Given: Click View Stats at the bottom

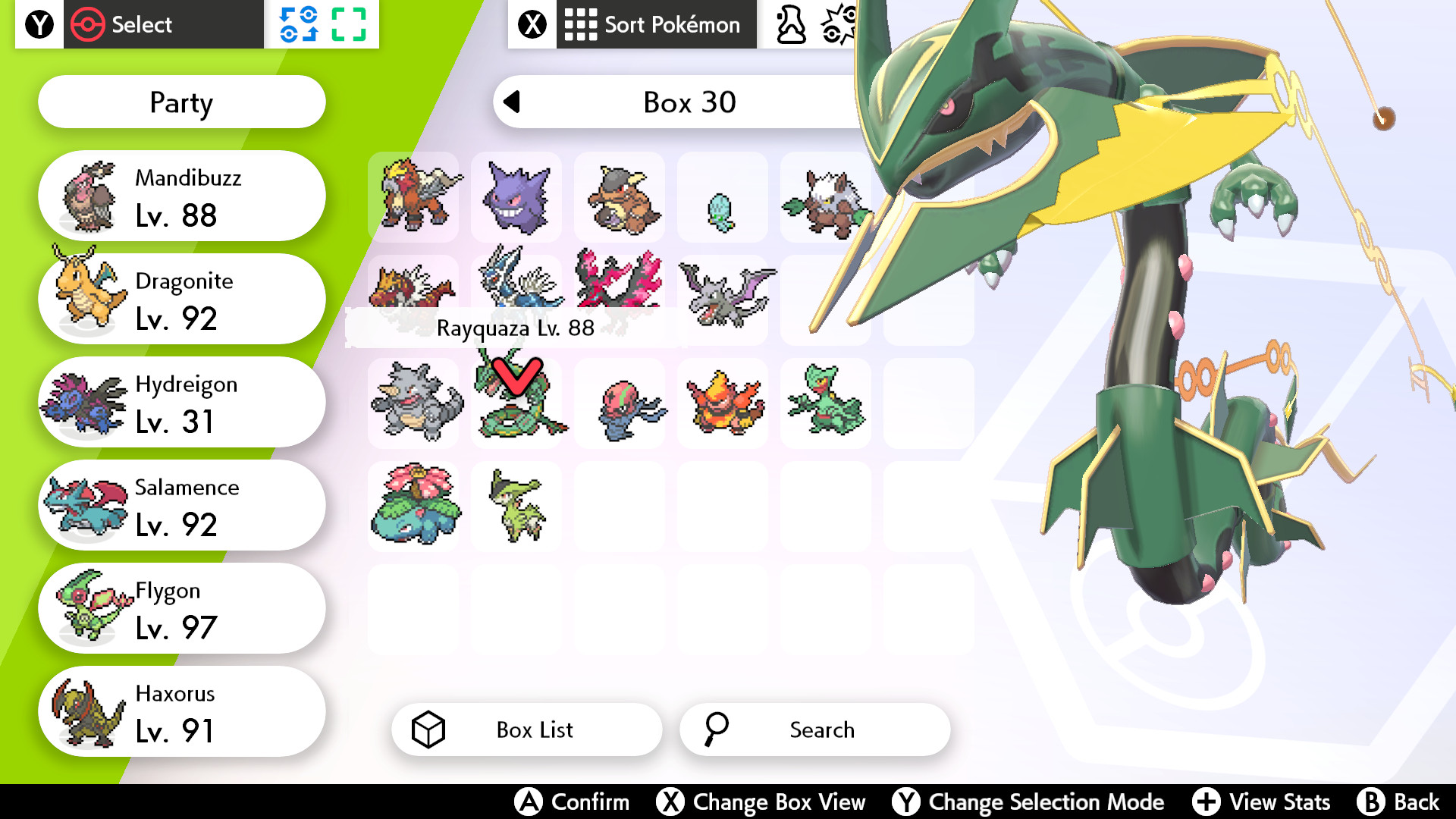Looking at the screenshot, I should point(1266,802).
